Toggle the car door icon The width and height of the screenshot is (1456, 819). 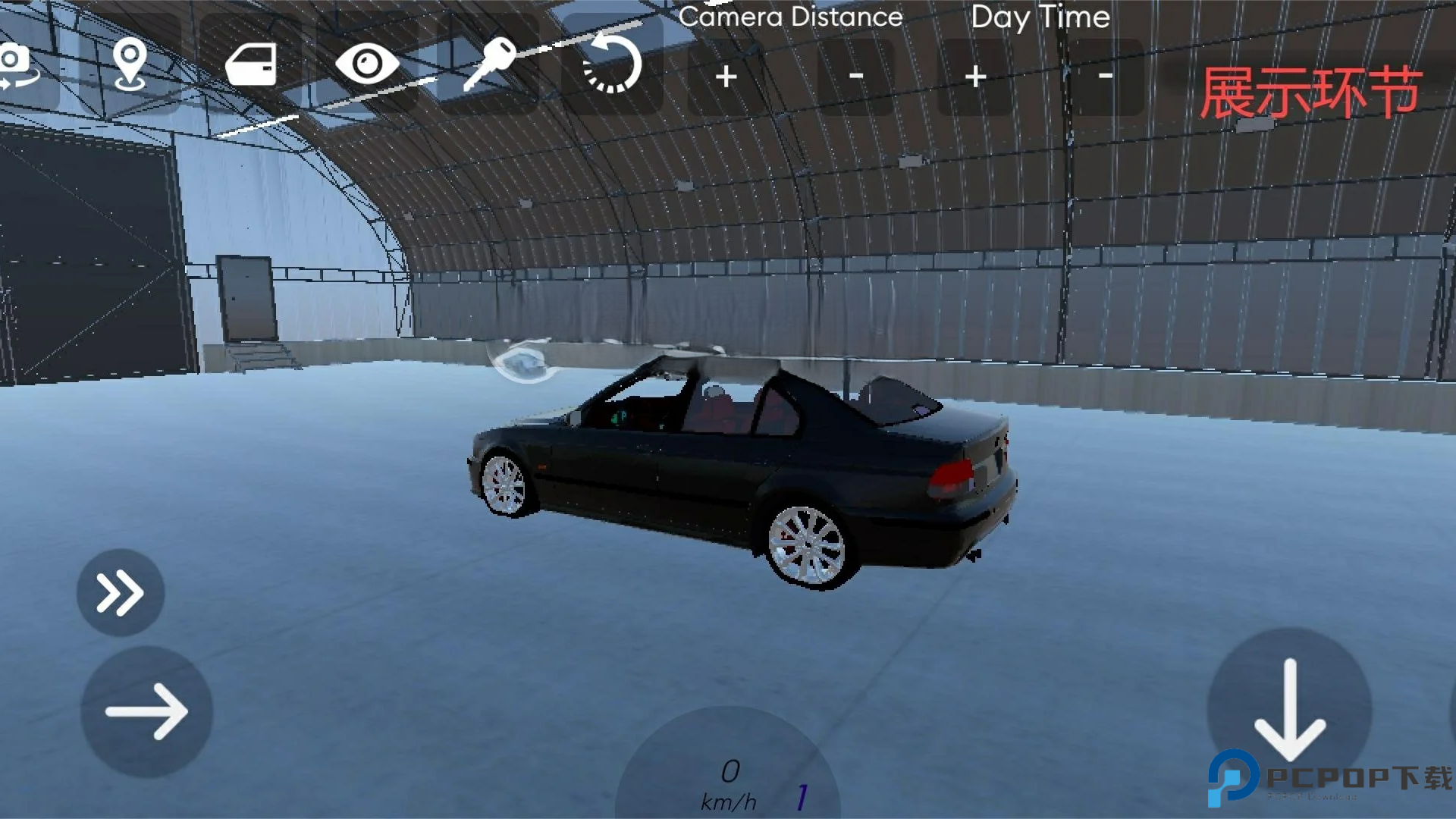(x=251, y=65)
